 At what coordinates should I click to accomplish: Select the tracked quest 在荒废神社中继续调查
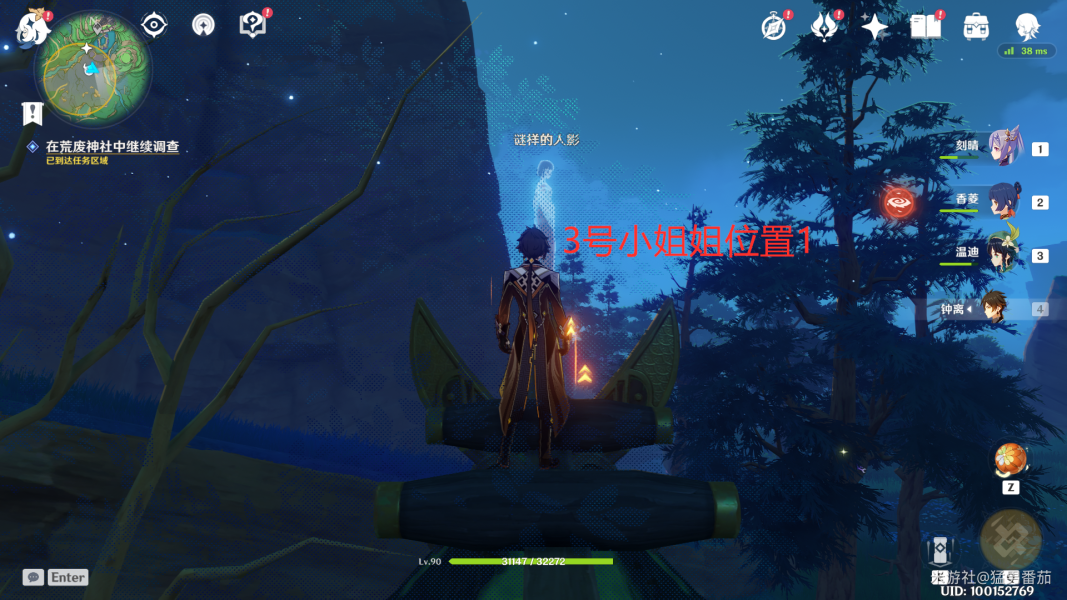112,147
